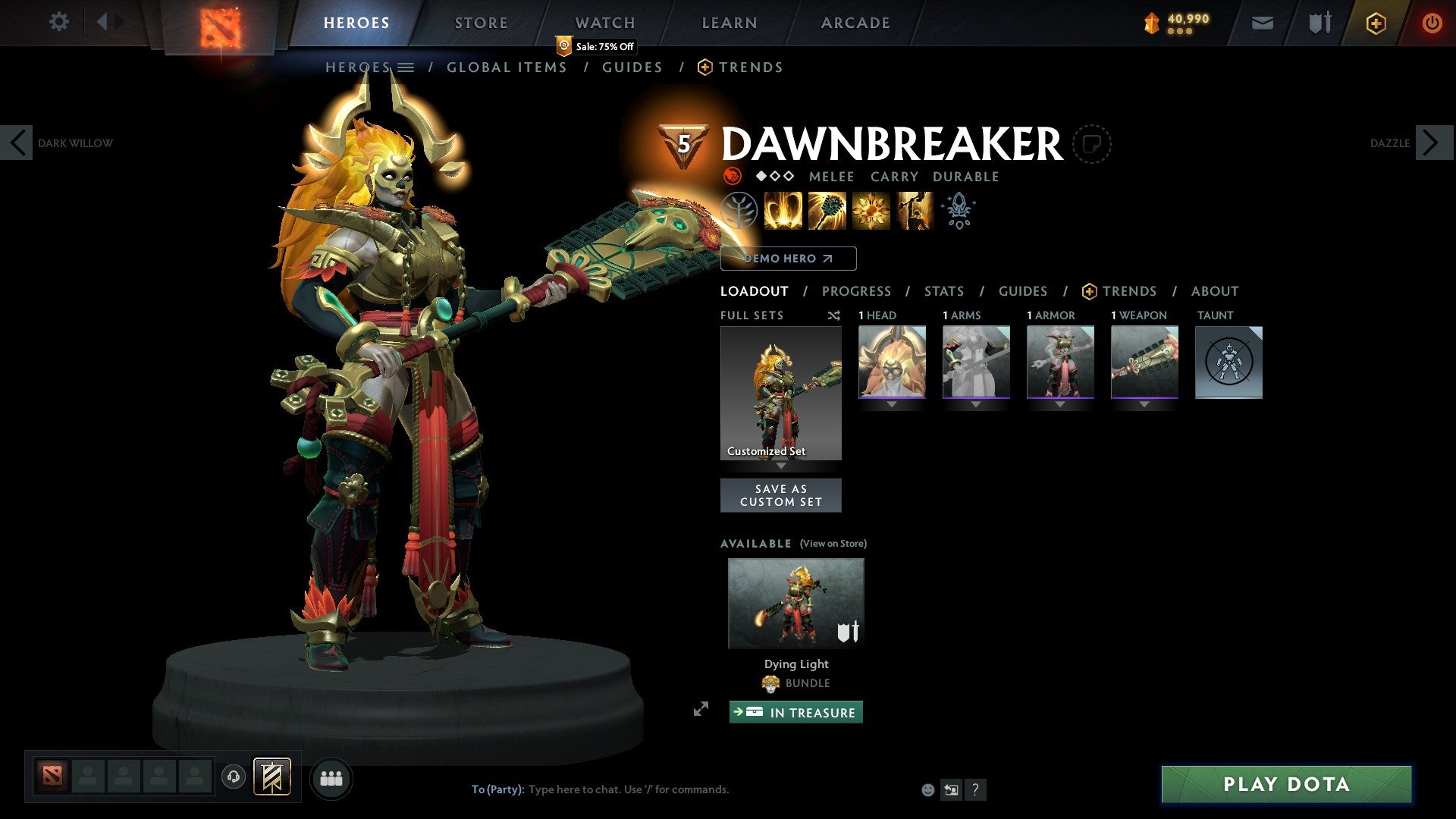Open the friends list people icon
This screenshot has height=819, width=1456.
pos(331,777)
